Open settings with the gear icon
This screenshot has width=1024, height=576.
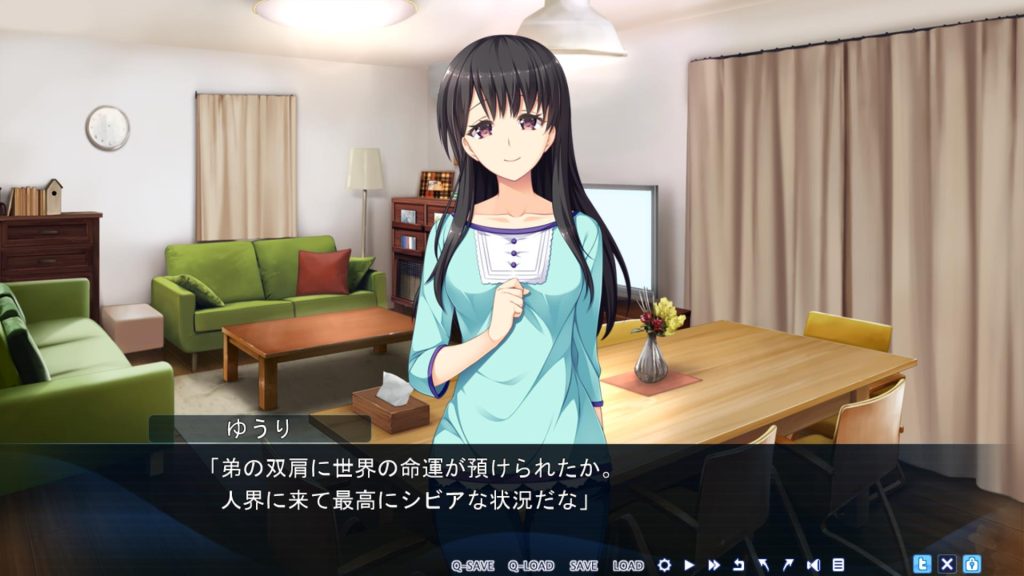(x=663, y=565)
